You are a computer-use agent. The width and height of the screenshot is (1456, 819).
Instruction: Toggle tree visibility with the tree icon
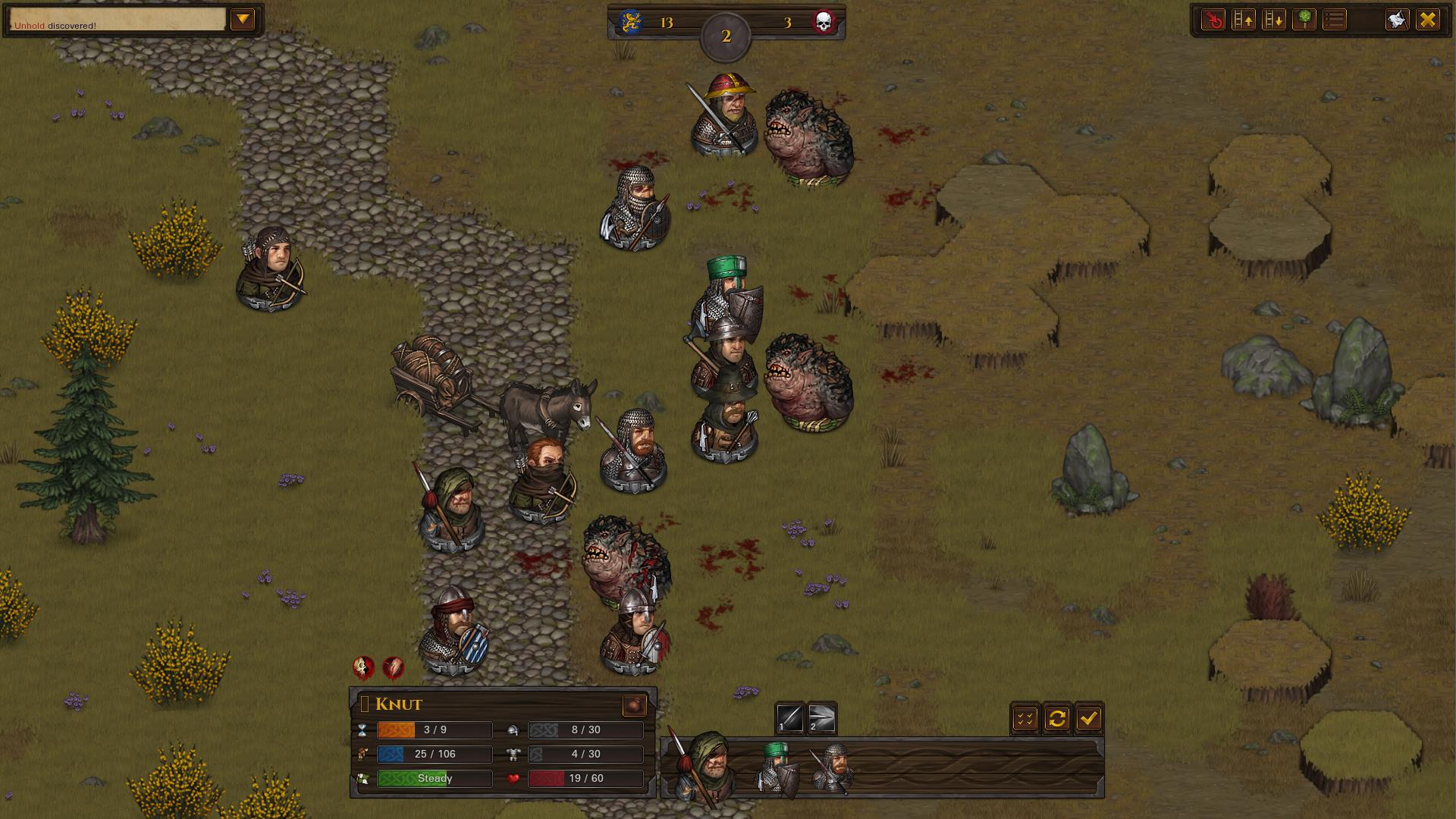pyautogui.click(x=1304, y=19)
